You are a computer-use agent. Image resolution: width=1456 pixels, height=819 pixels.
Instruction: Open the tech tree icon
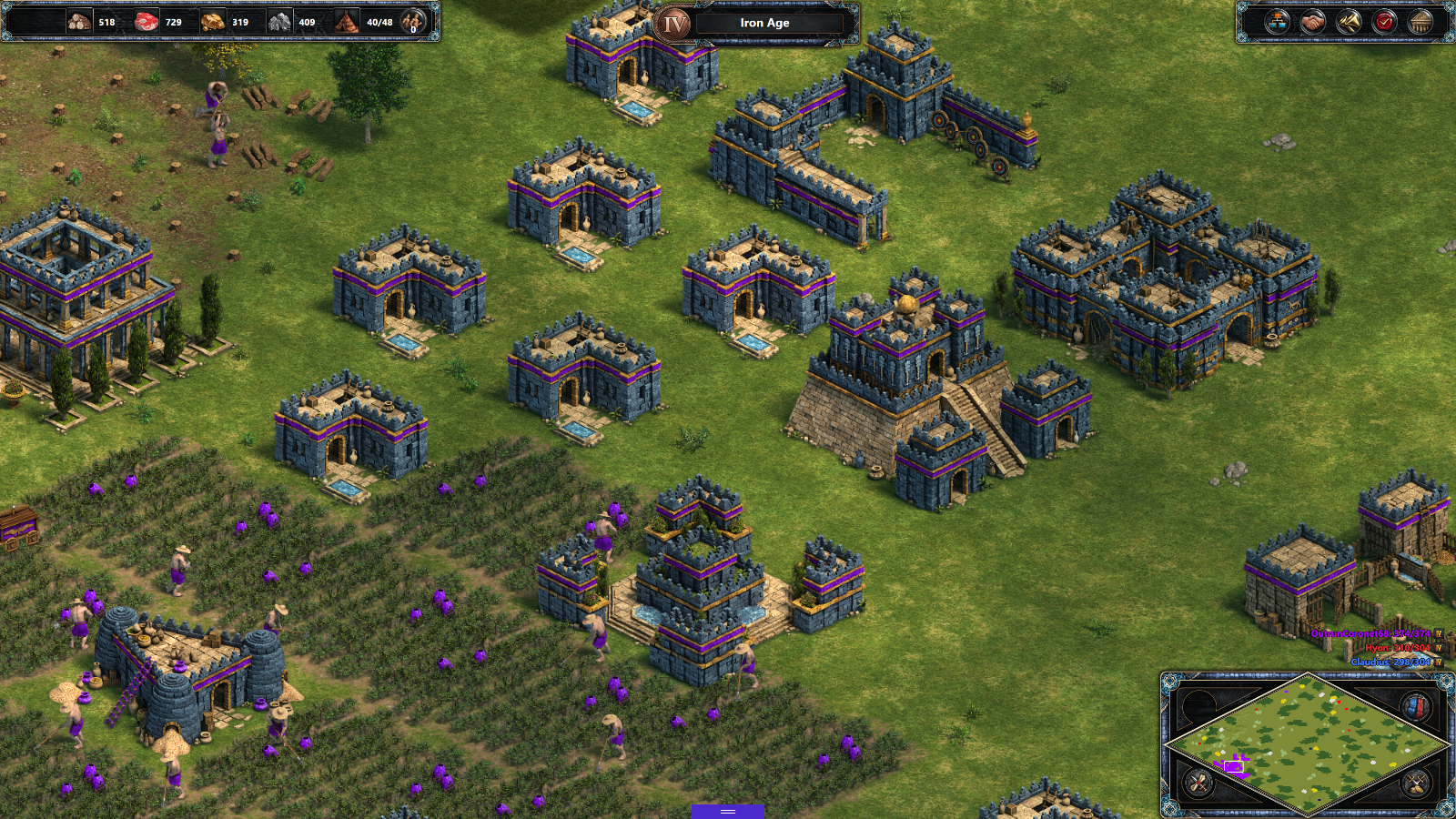coord(1277,22)
